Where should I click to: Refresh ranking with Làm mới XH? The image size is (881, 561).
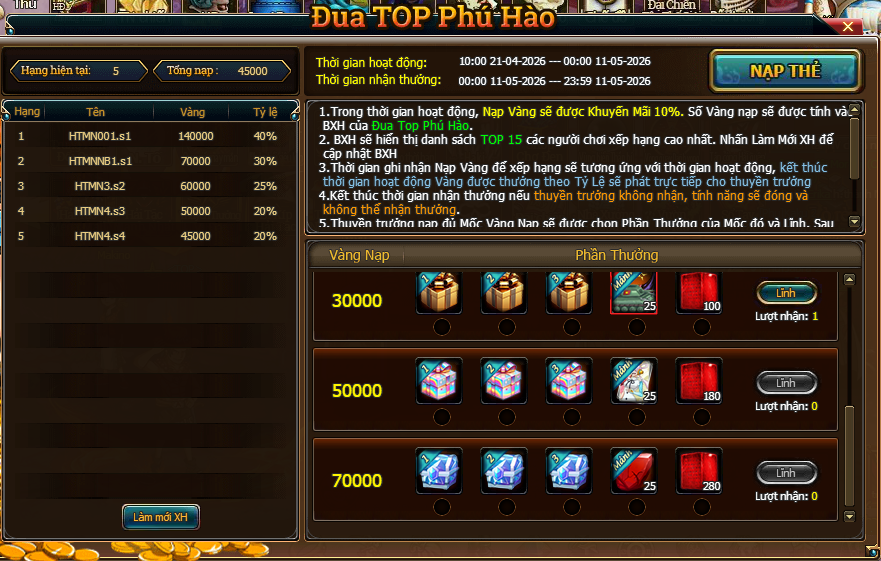point(160,517)
